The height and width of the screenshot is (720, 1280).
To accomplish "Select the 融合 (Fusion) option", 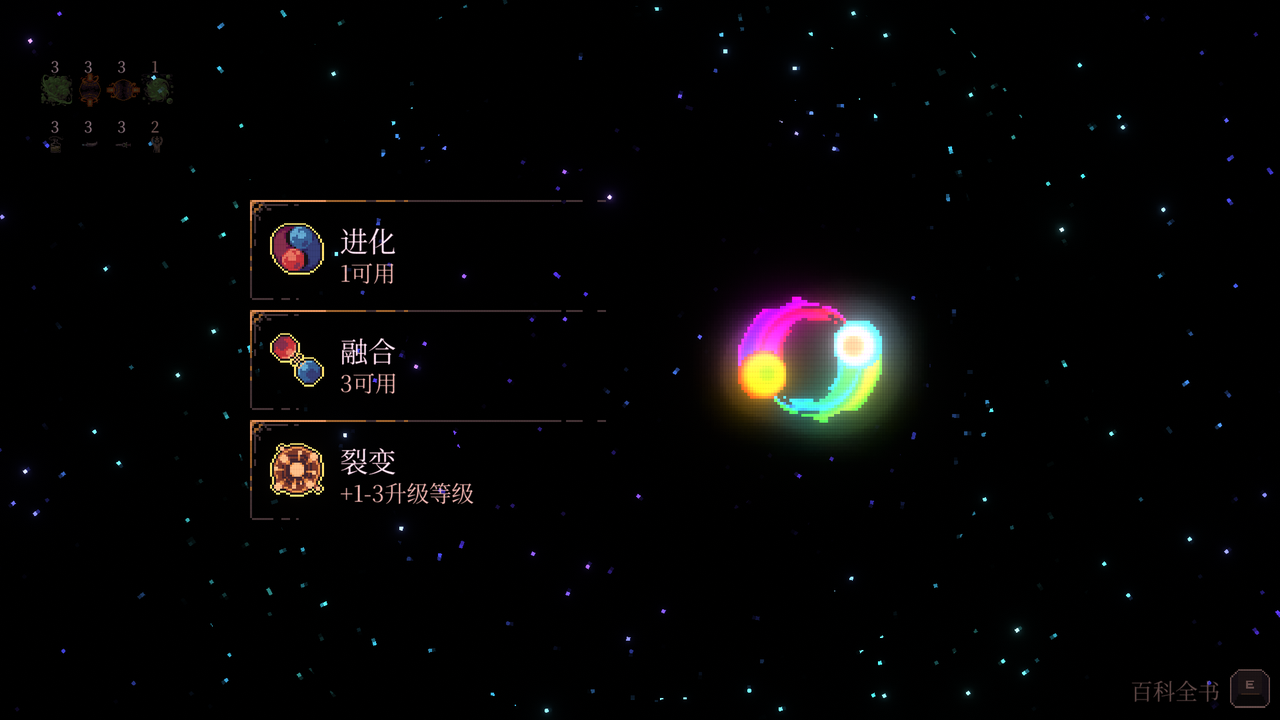I will [x=420, y=360].
